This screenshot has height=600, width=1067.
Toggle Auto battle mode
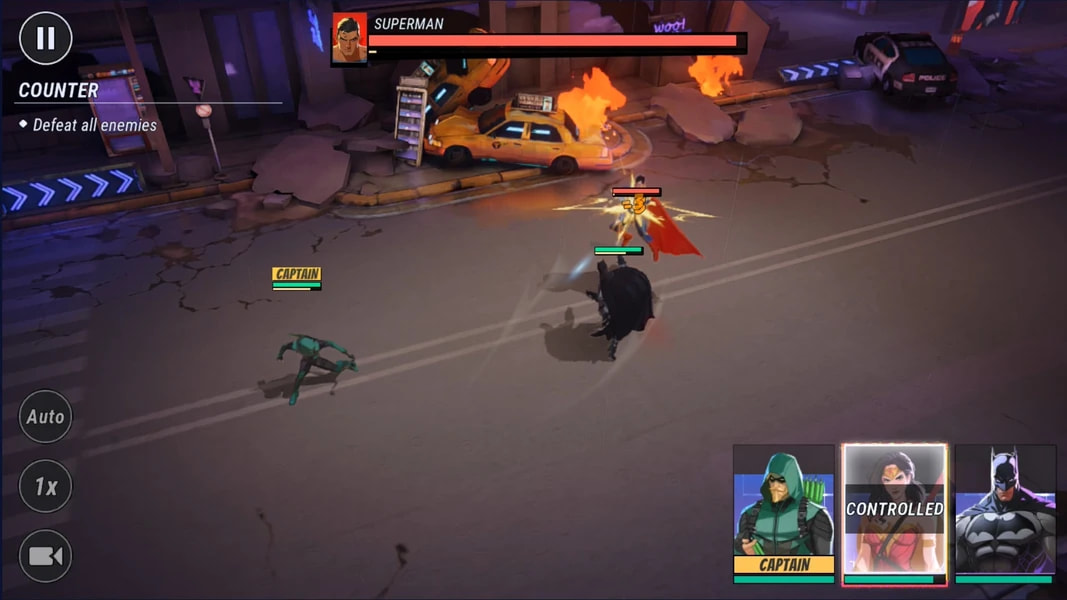[45, 416]
